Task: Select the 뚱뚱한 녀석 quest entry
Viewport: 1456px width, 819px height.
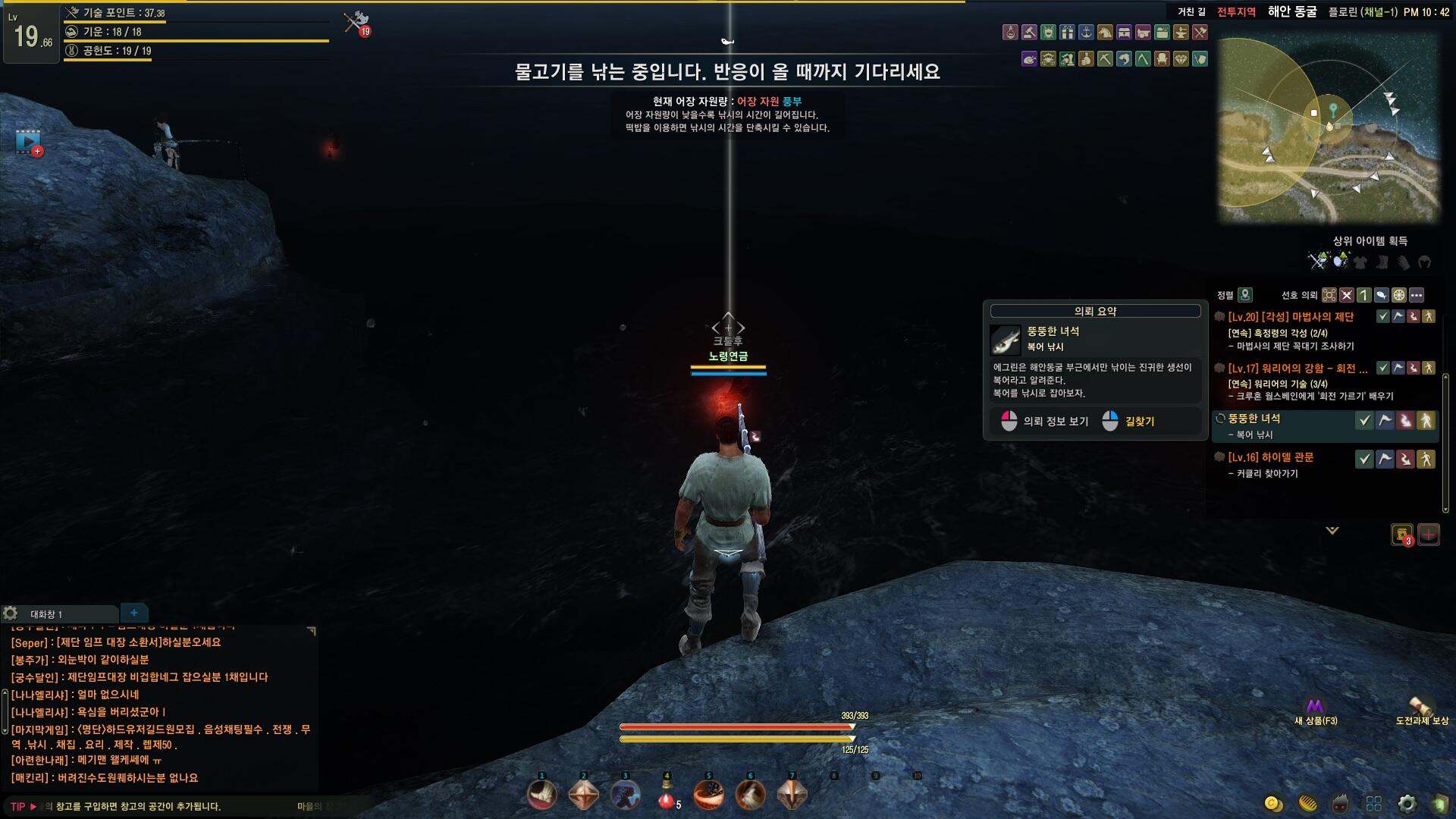Action: (x=1254, y=419)
